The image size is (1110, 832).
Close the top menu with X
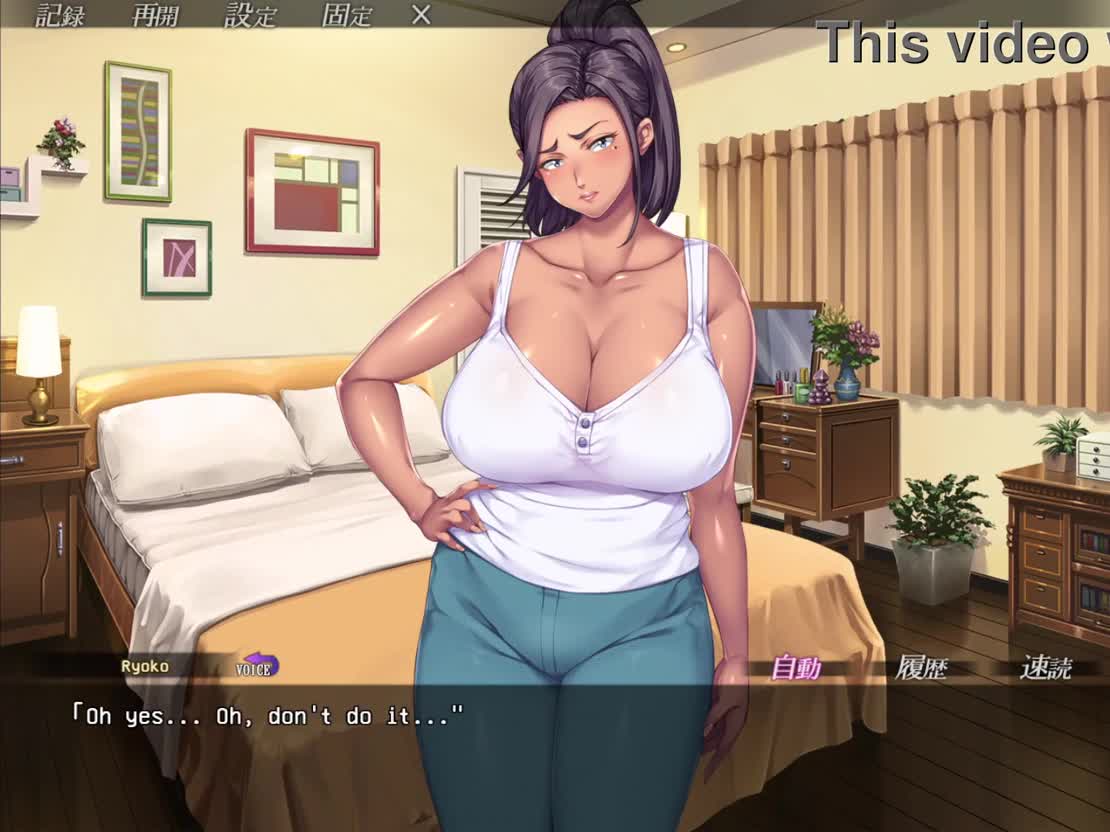coord(422,15)
